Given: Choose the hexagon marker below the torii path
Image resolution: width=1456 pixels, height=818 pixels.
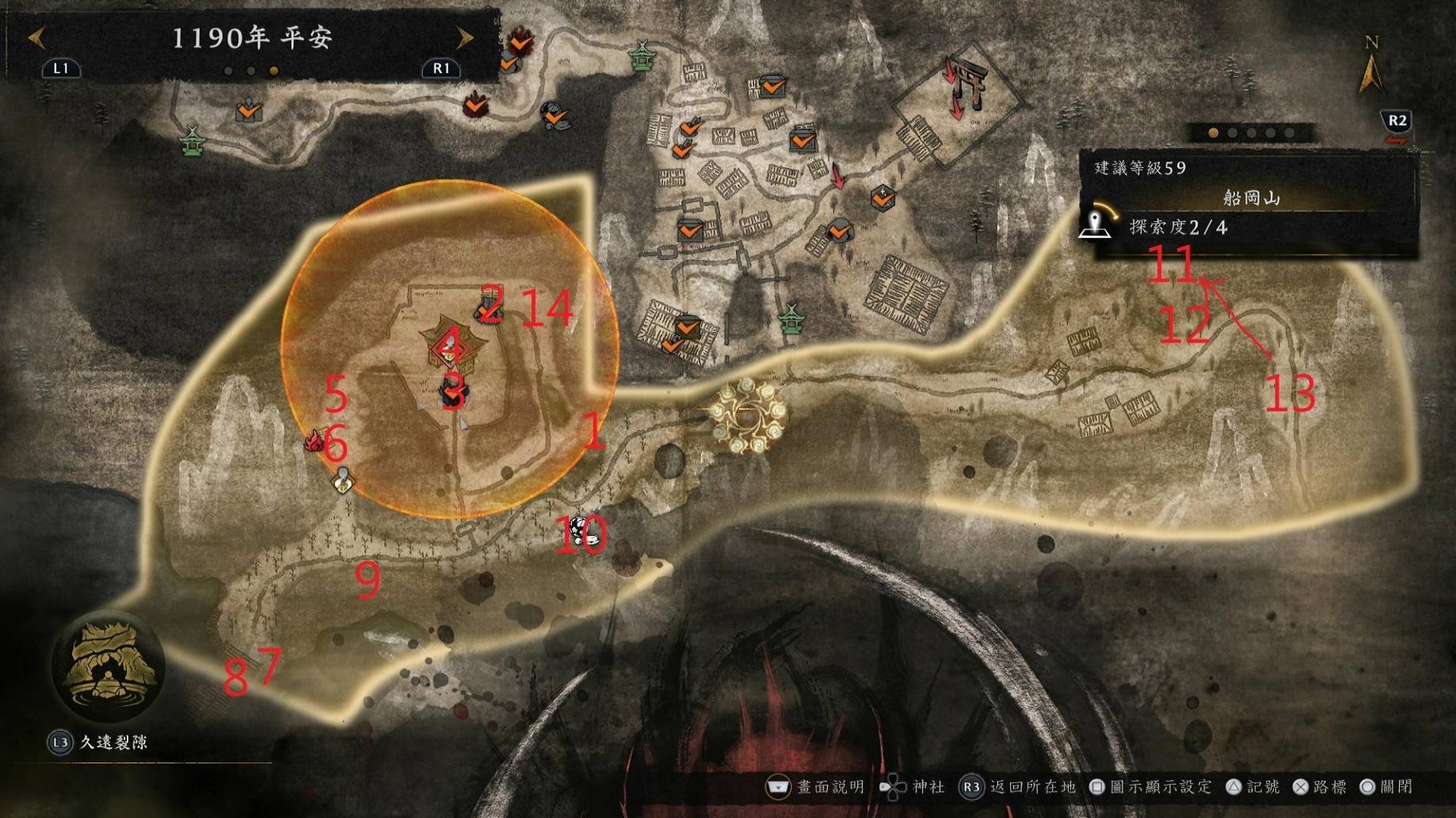Looking at the screenshot, I should (x=882, y=197).
